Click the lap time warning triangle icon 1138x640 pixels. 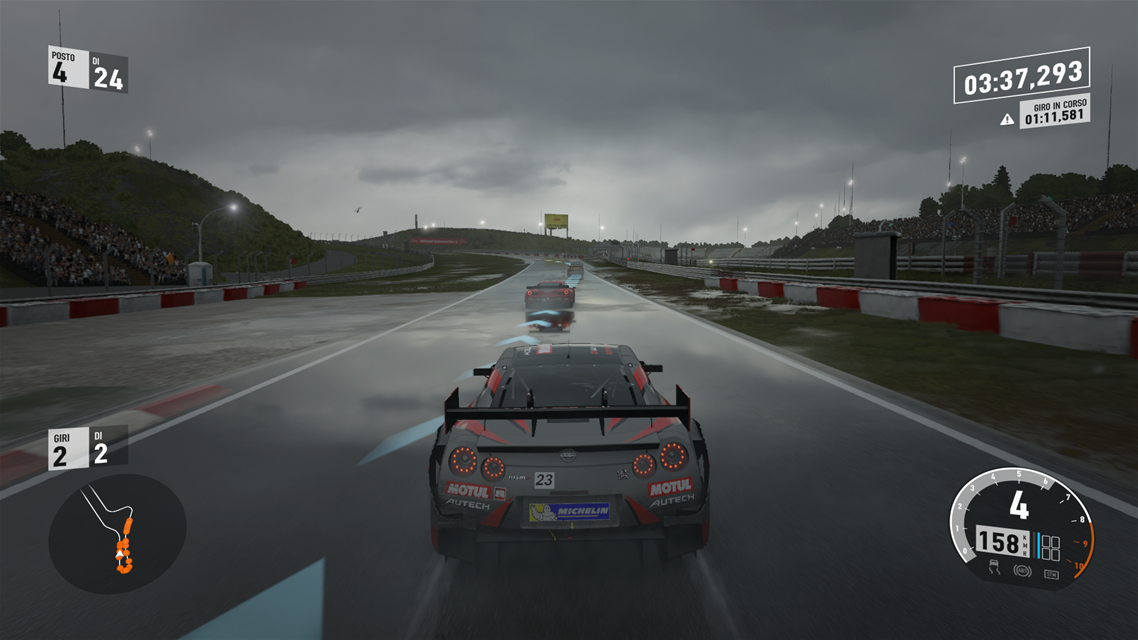pyautogui.click(x=1007, y=119)
